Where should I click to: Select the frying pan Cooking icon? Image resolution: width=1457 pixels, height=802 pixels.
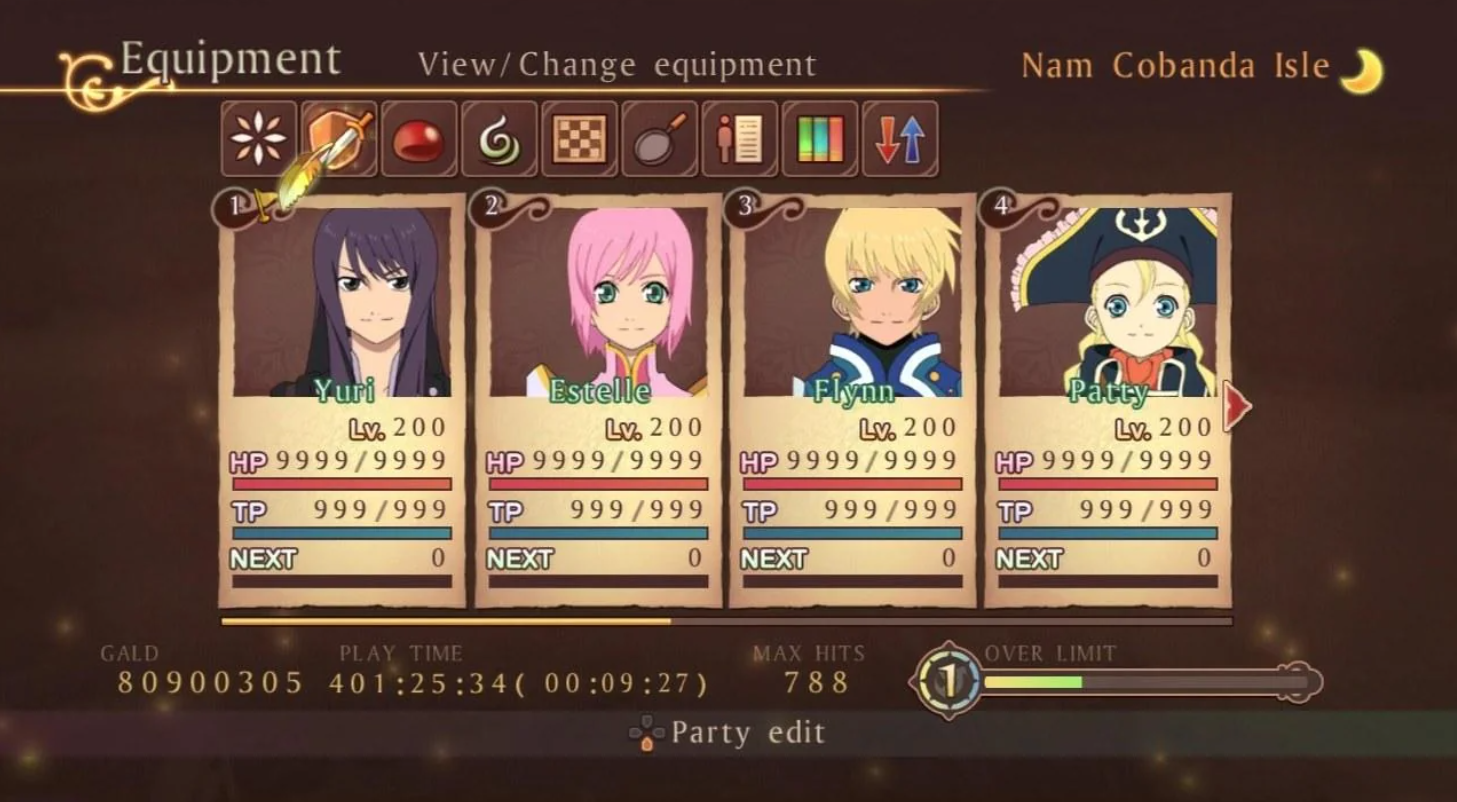pyautogui.click(x=660, y=139)
